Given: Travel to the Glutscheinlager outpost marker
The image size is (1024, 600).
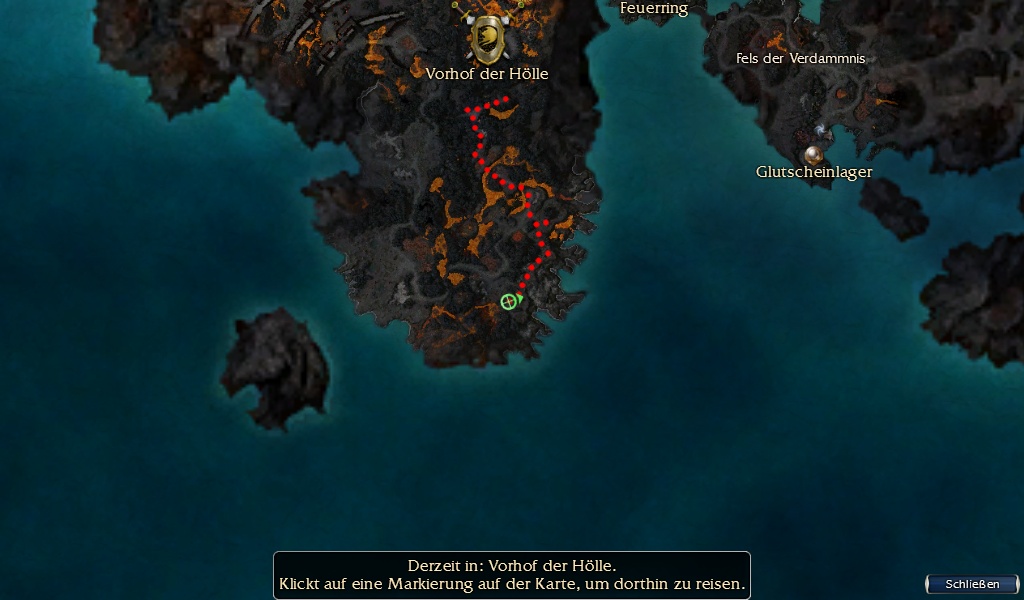Looking at the screenshot, I should [813, 155].
